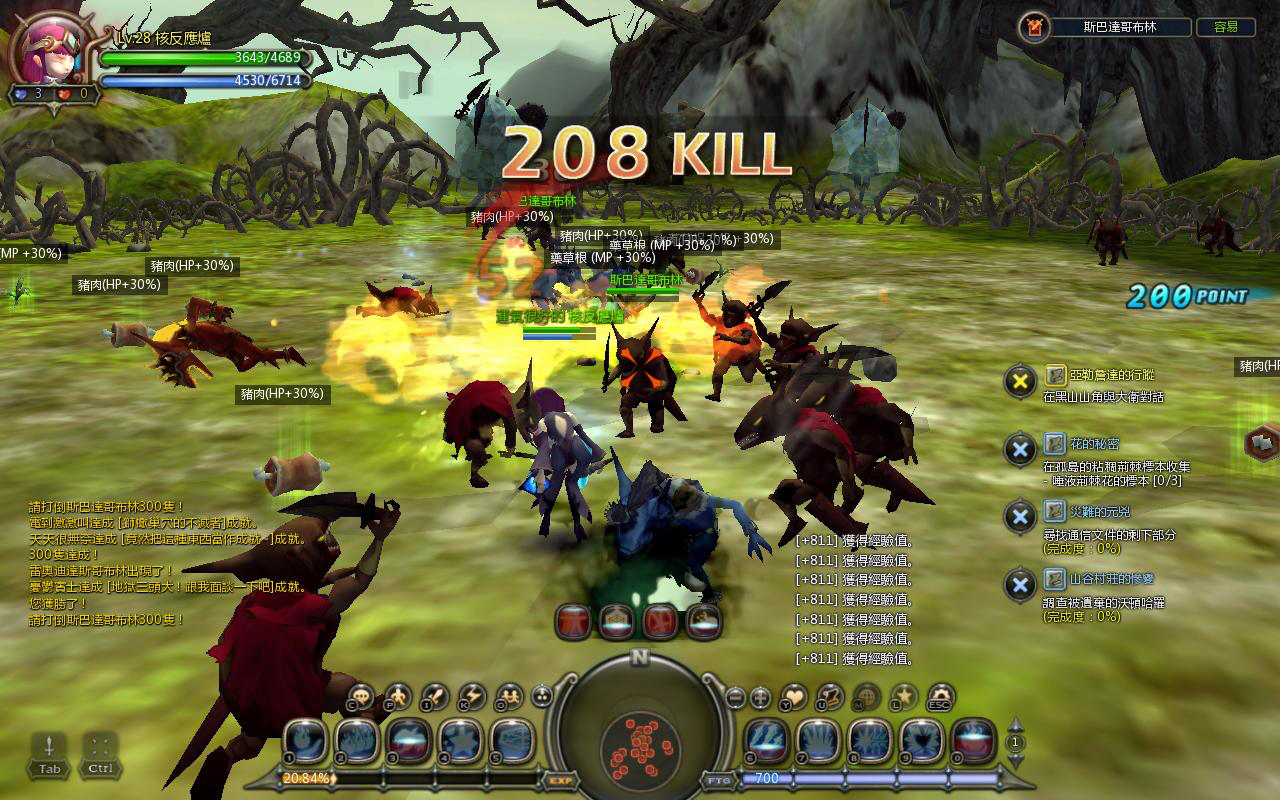Open the character info icon
Image resolution: width=1280 pixels, height=800 pixels.
pos(398,696)
